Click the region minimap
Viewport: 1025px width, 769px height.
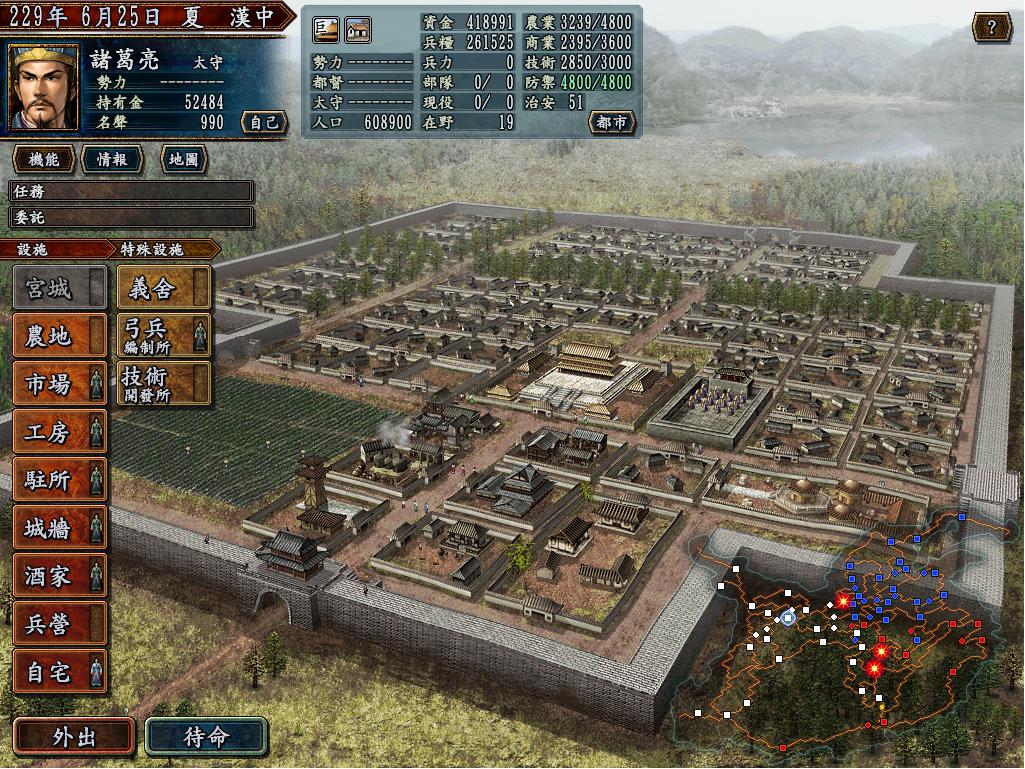[845, 630]
